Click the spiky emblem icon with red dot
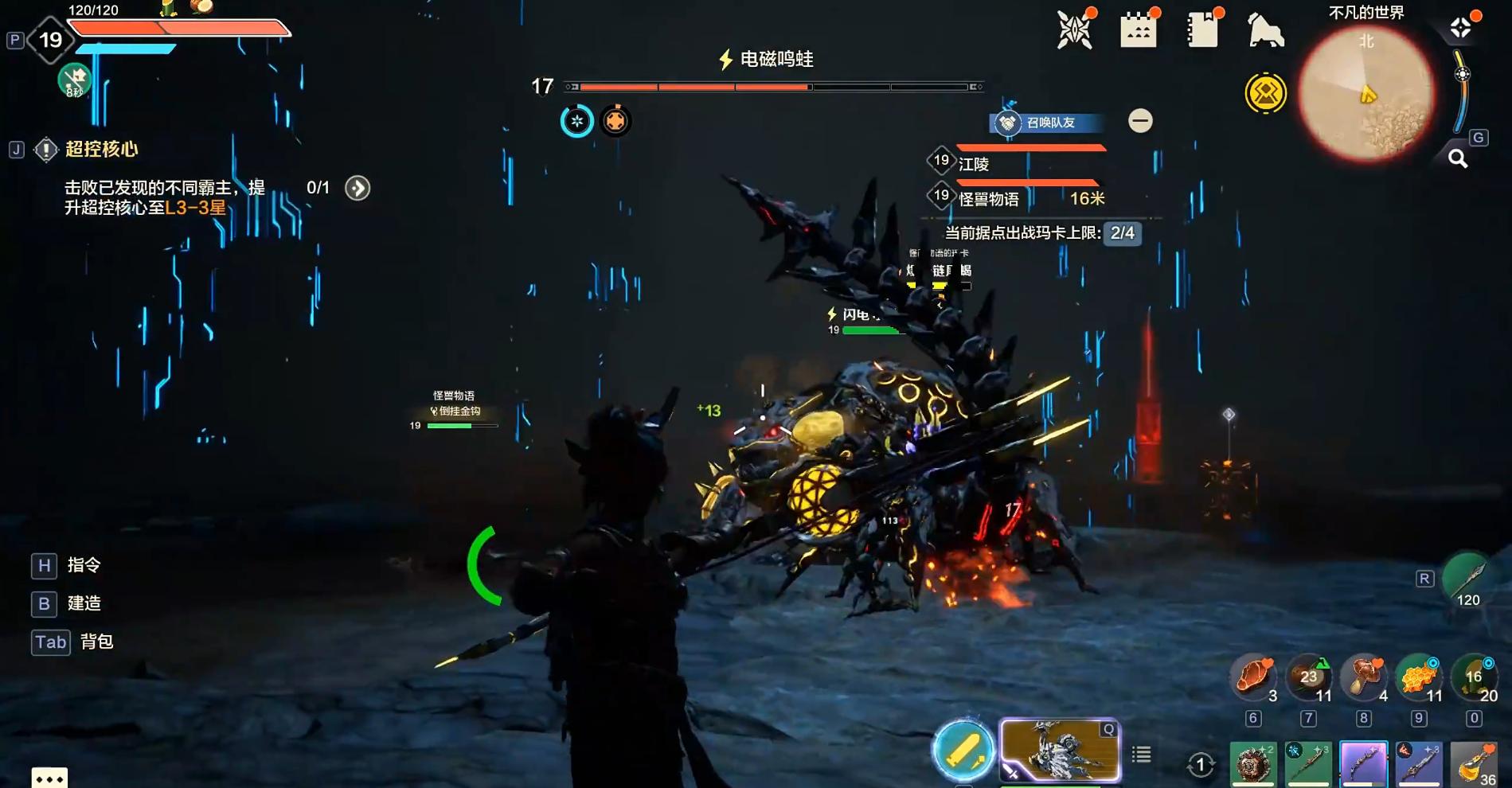Image resolution: width=1512 pixels, height=788 pixels. [1074, 31]
